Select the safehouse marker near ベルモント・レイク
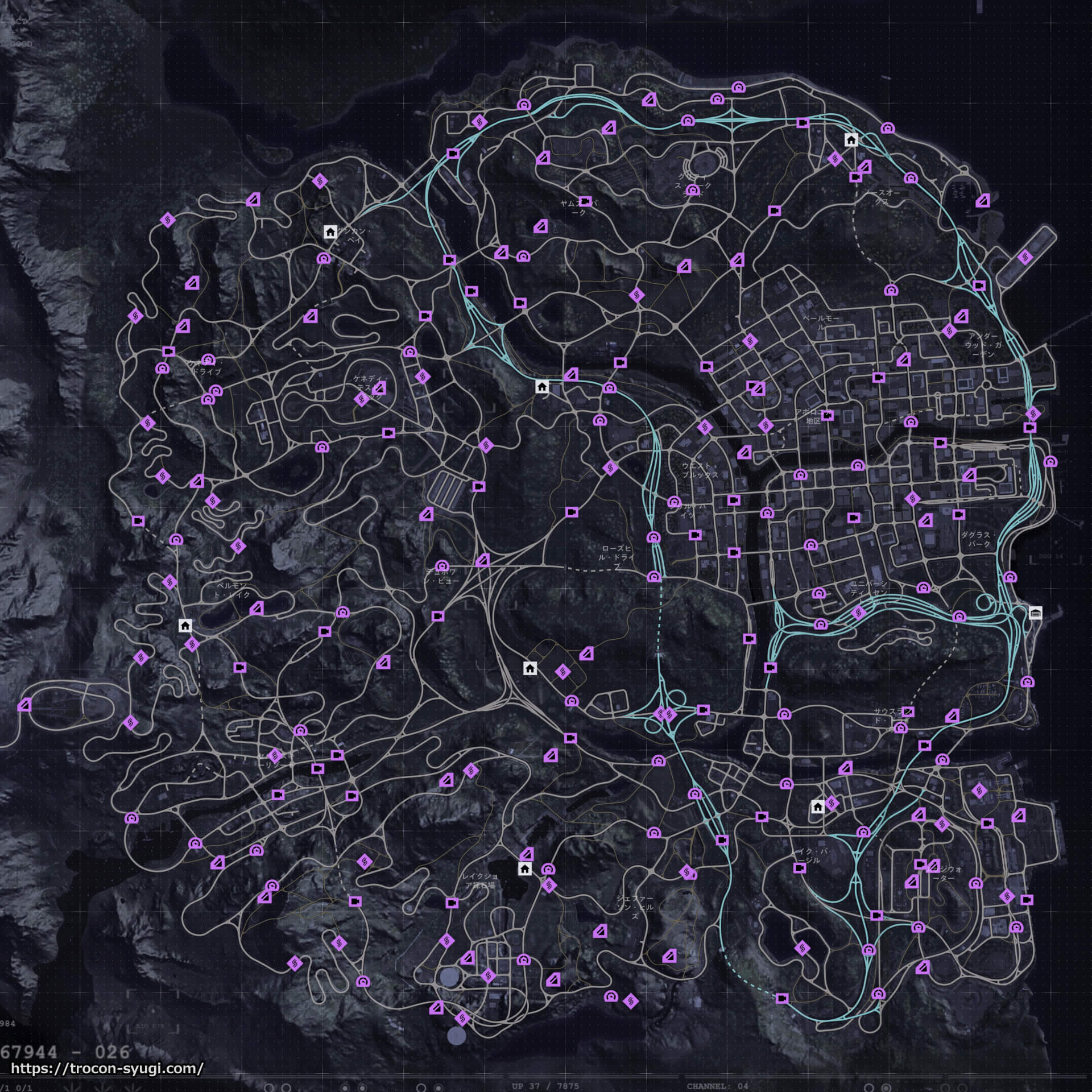This screenshot has height=1092, width=1092. click(x=185, y=626)
